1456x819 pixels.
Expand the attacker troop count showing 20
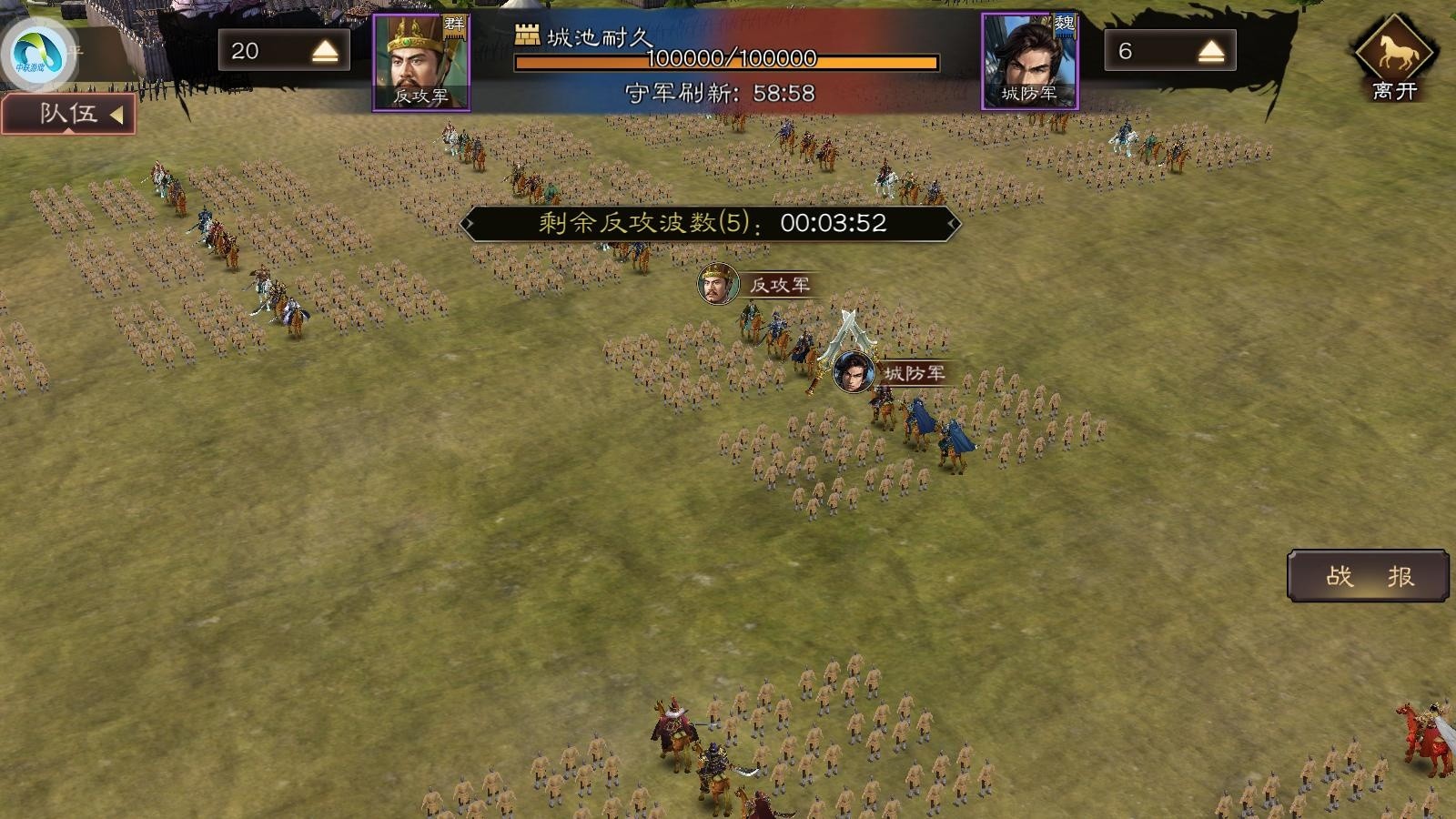[325, 52]
